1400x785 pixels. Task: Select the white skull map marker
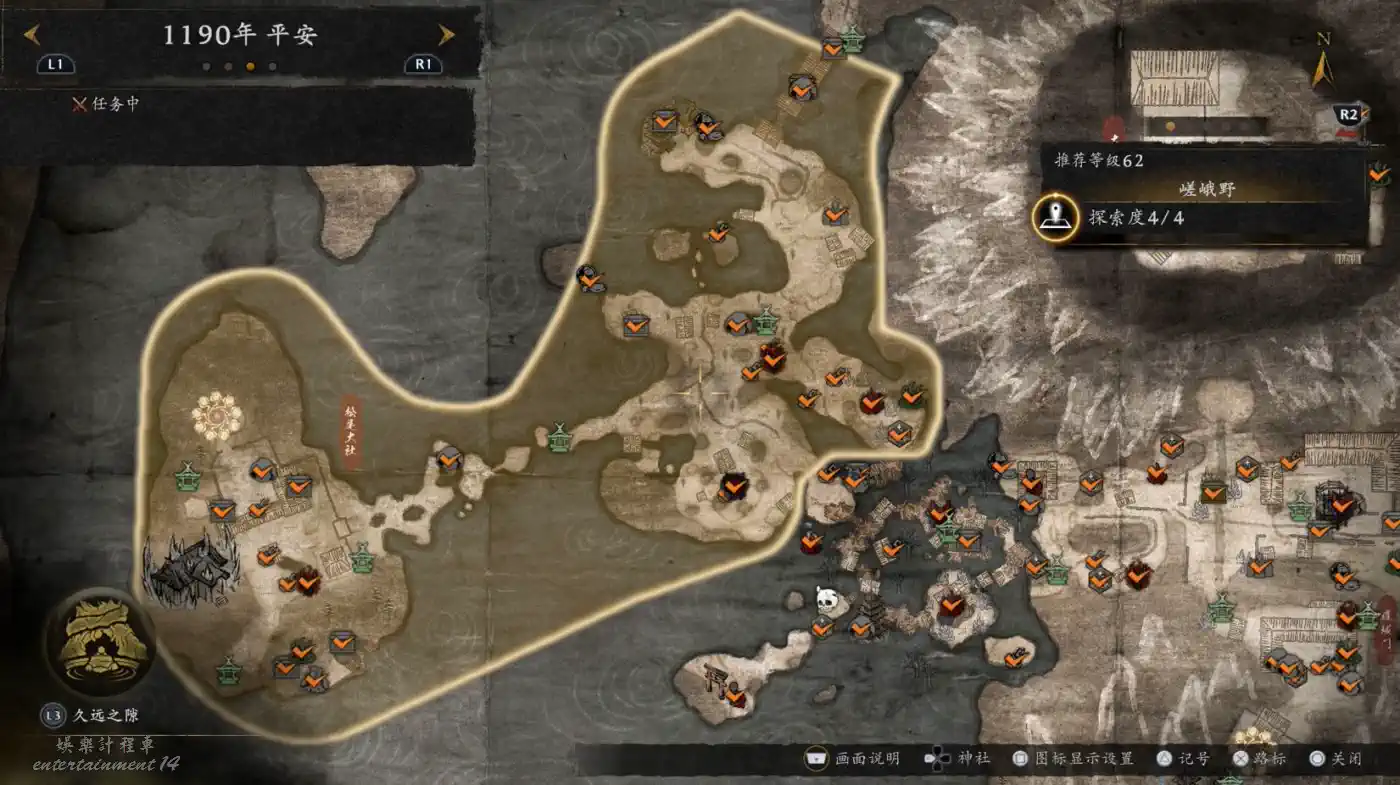[x=828, y=599]
